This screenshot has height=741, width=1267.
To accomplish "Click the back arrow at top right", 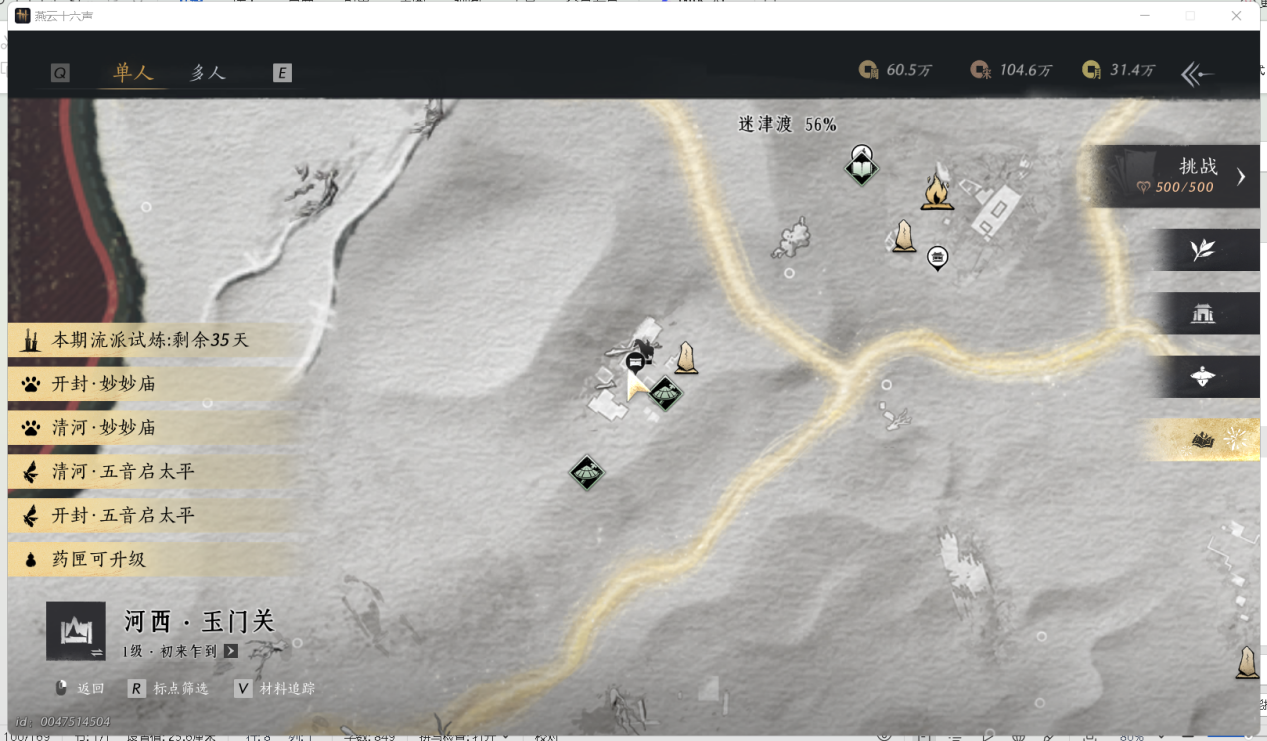I will pyautogui.click(x=1197, y=73).
